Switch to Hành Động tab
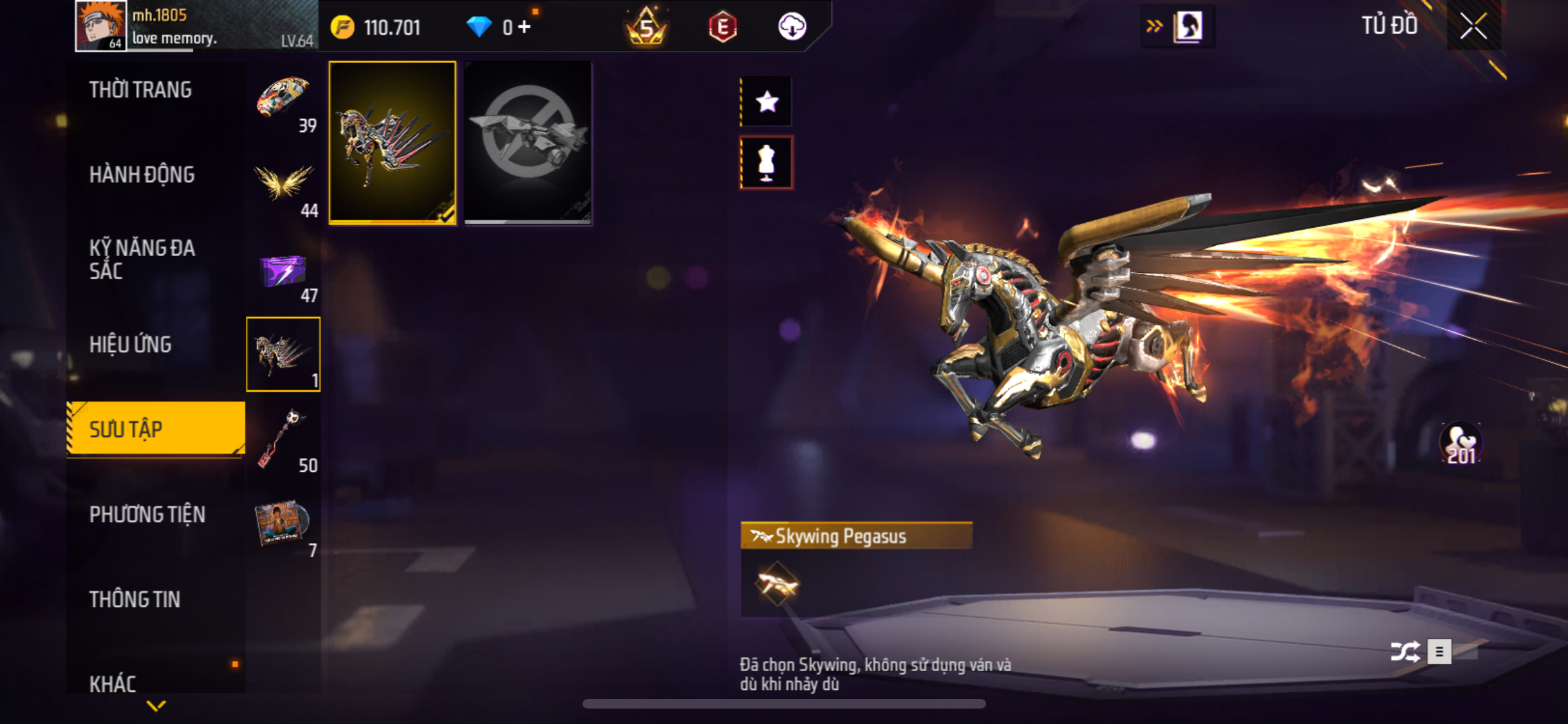1568x724 pixels. click(x=142, y=175)
